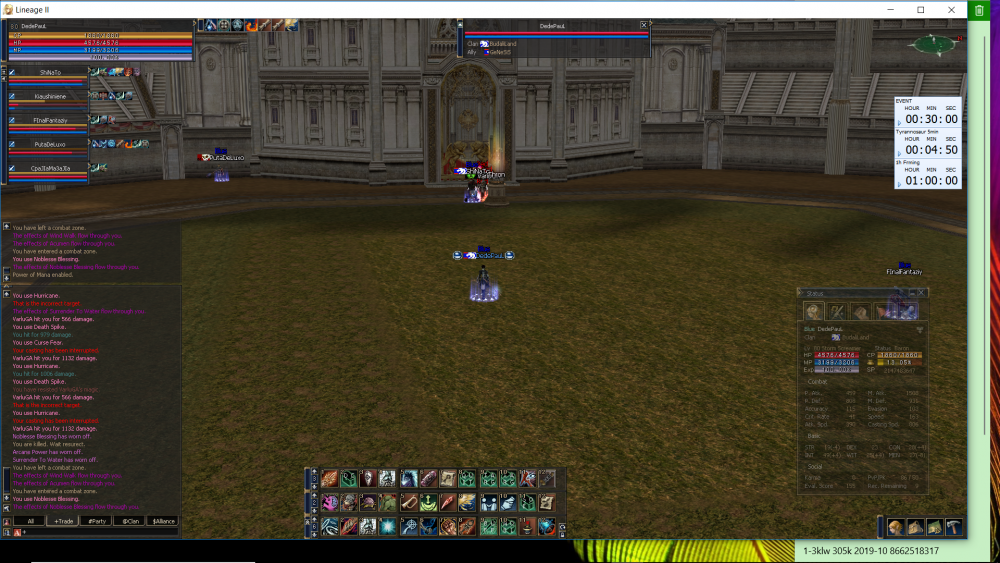Switch to the All chat tab
The width and height of the screenshot is (1000, 563).
pyautogui.click(x=30, y=521)
